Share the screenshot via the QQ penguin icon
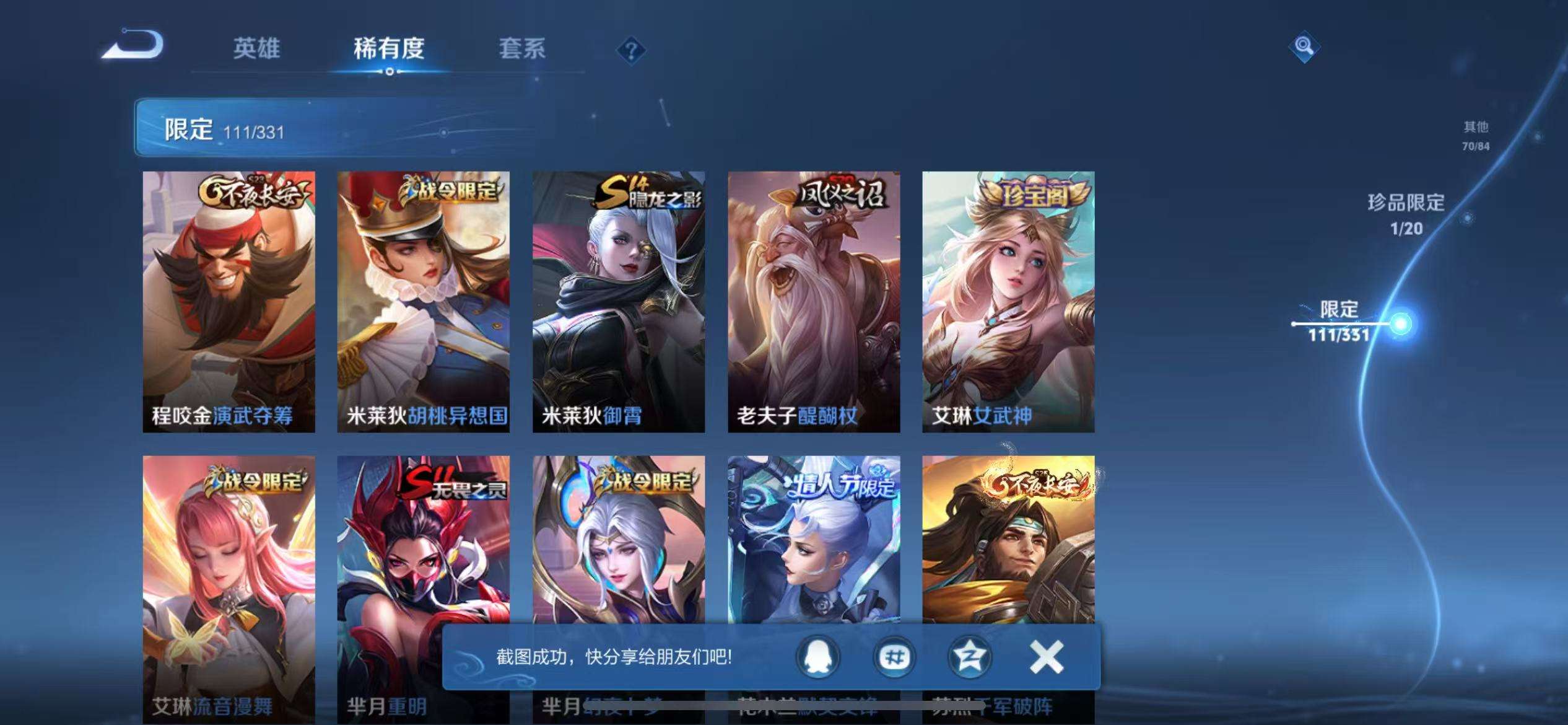Screen dimensions: 1568x725 pyautogui.click(x=817, y=657)
